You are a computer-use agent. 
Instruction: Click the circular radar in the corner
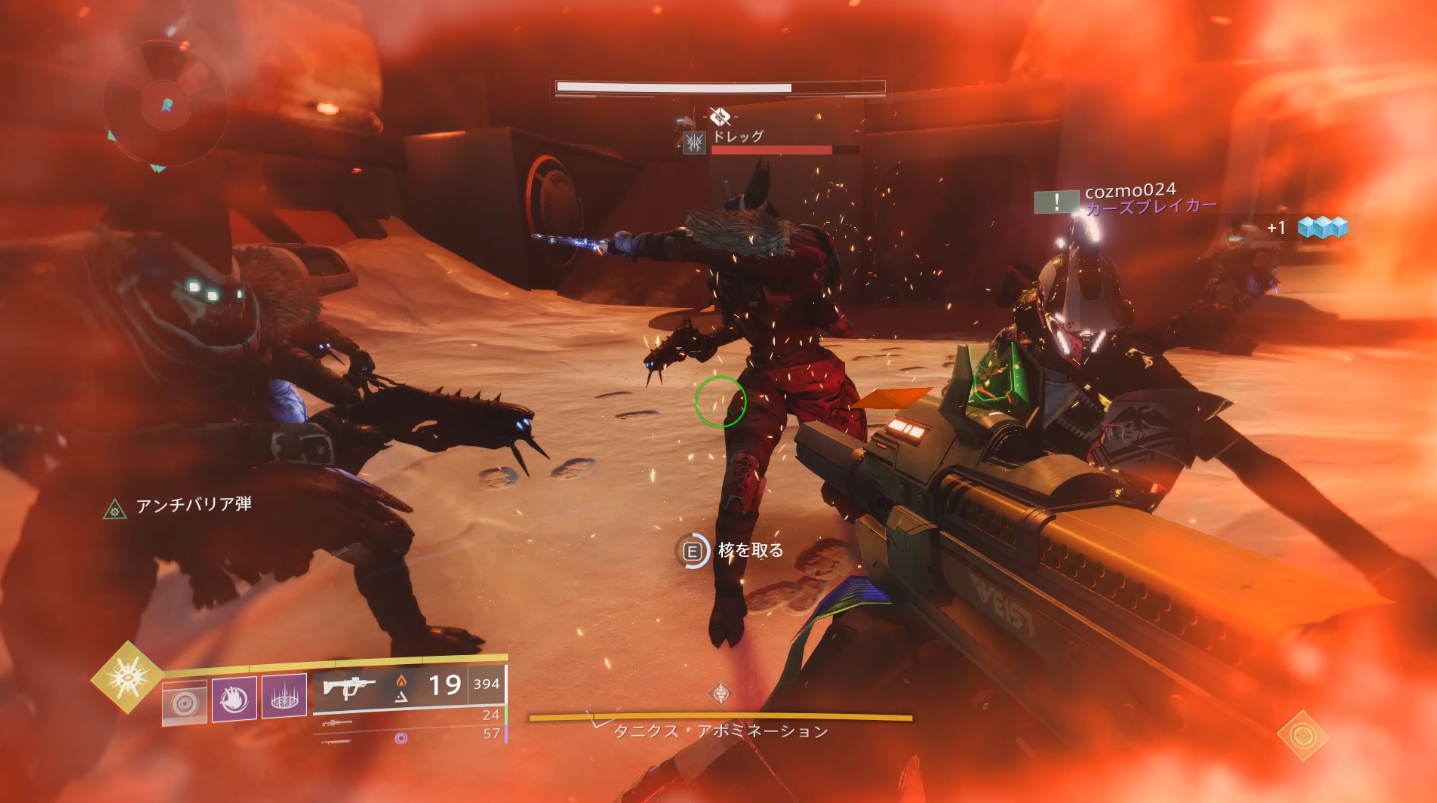165,103
